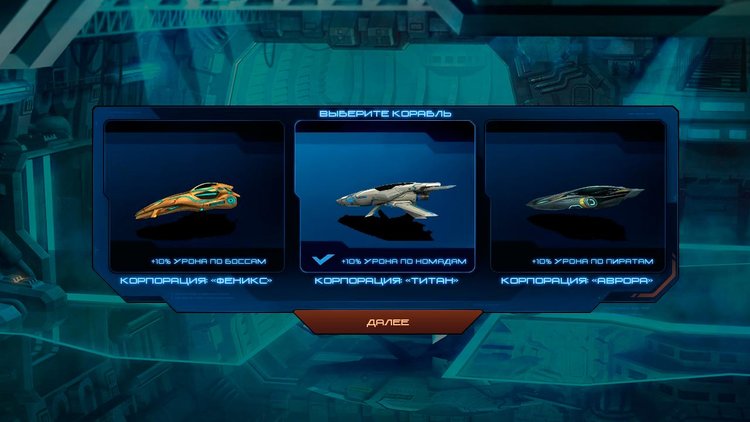Image resolution: width=750 pixels, height=422 pixels.
Task: Choose the white Титан corporation ship
Action: coord(385,200)
